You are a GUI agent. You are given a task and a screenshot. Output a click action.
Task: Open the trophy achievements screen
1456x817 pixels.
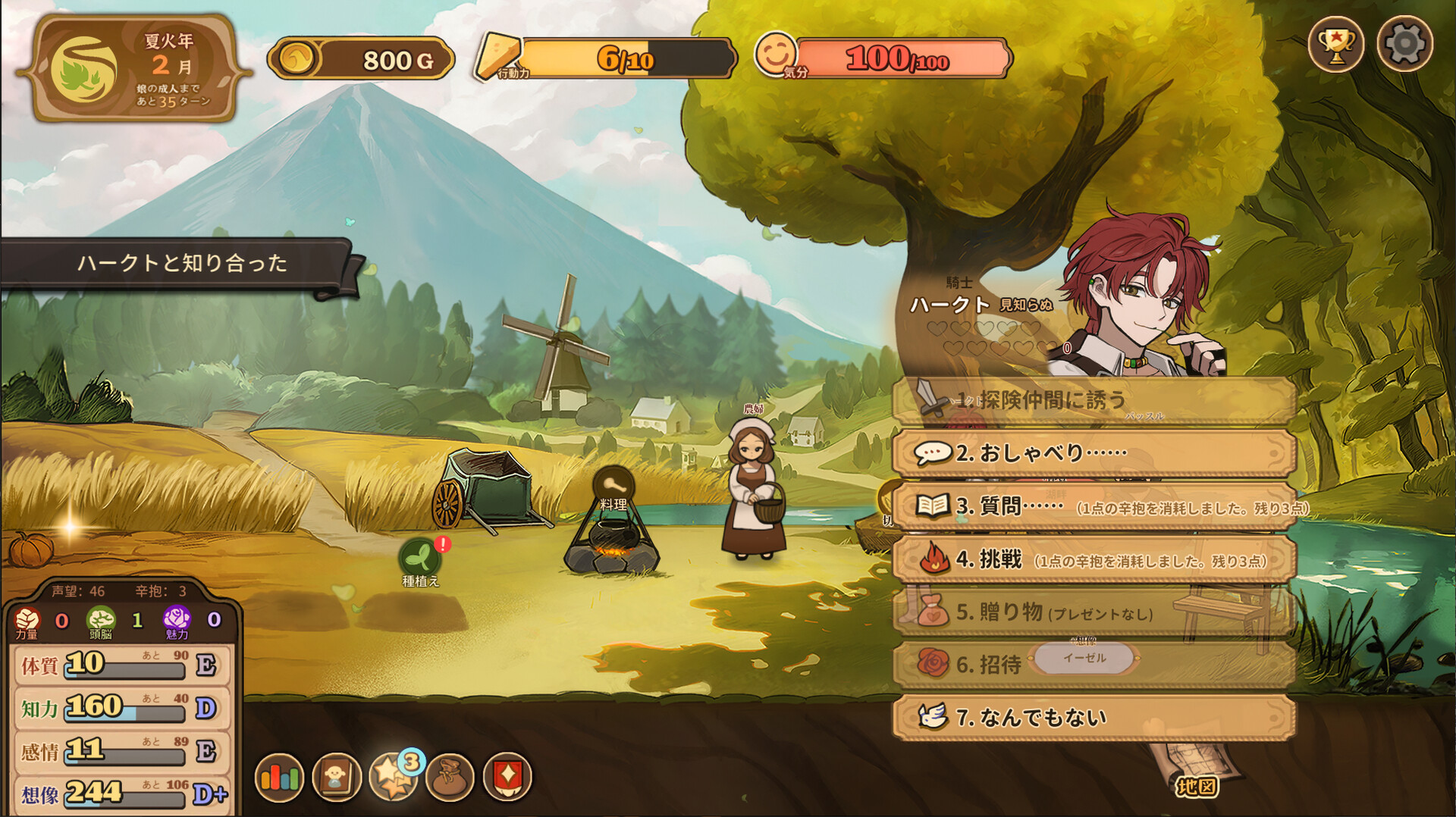1335,44
